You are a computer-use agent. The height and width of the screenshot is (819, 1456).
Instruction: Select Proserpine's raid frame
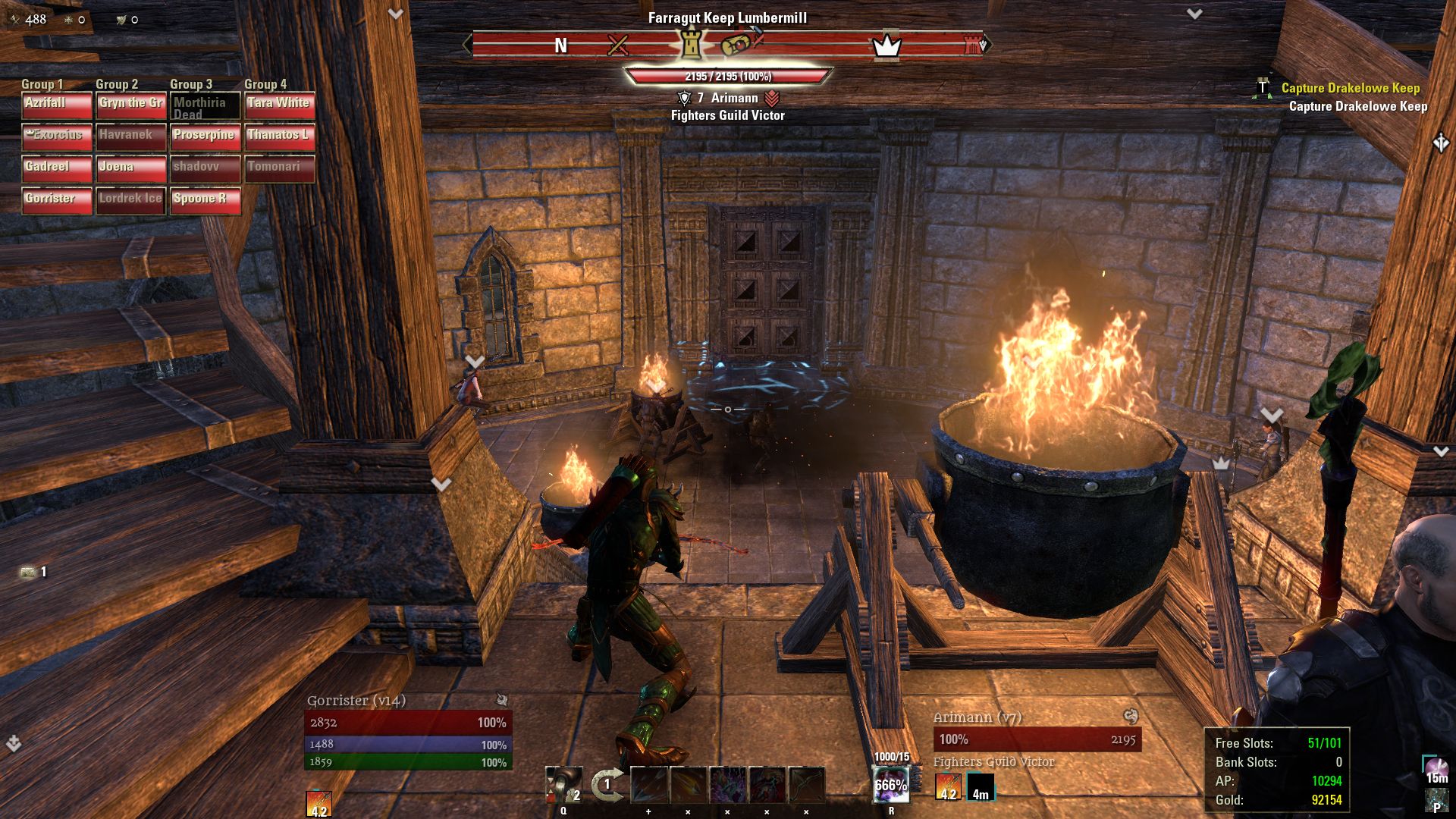pos(206,136)
